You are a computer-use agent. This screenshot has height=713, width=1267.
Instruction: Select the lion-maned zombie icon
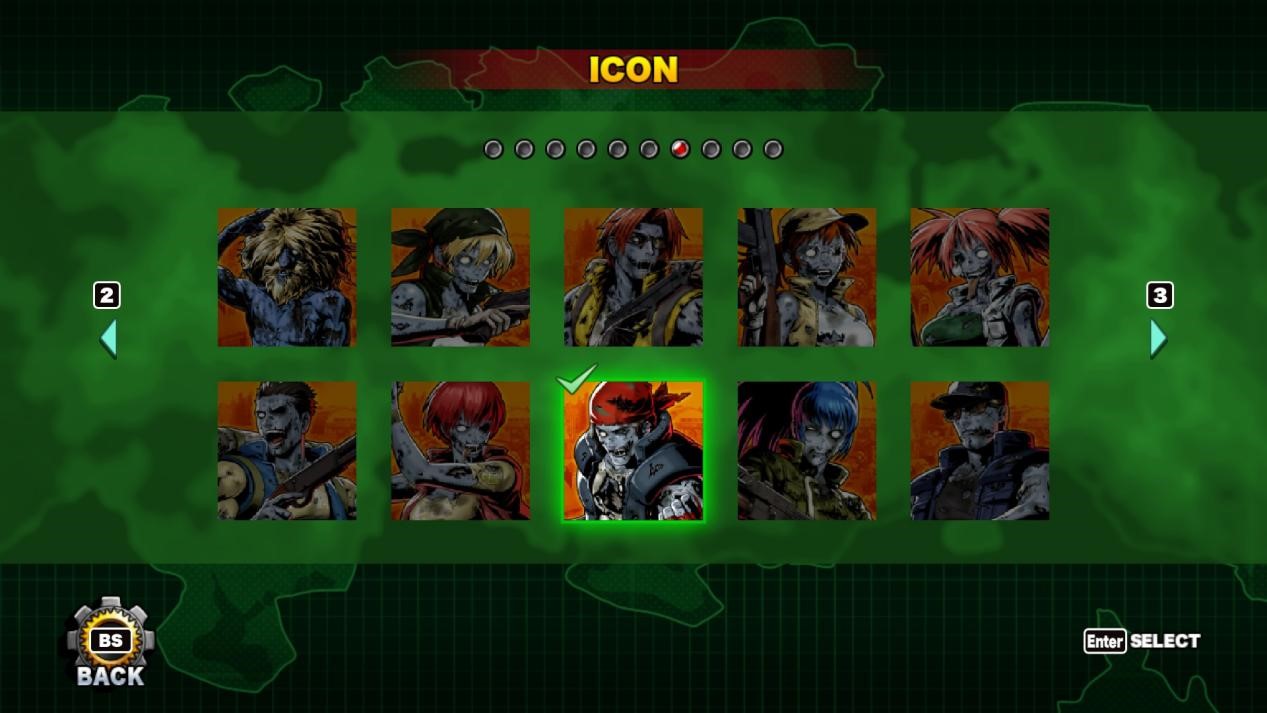point(287,277)
